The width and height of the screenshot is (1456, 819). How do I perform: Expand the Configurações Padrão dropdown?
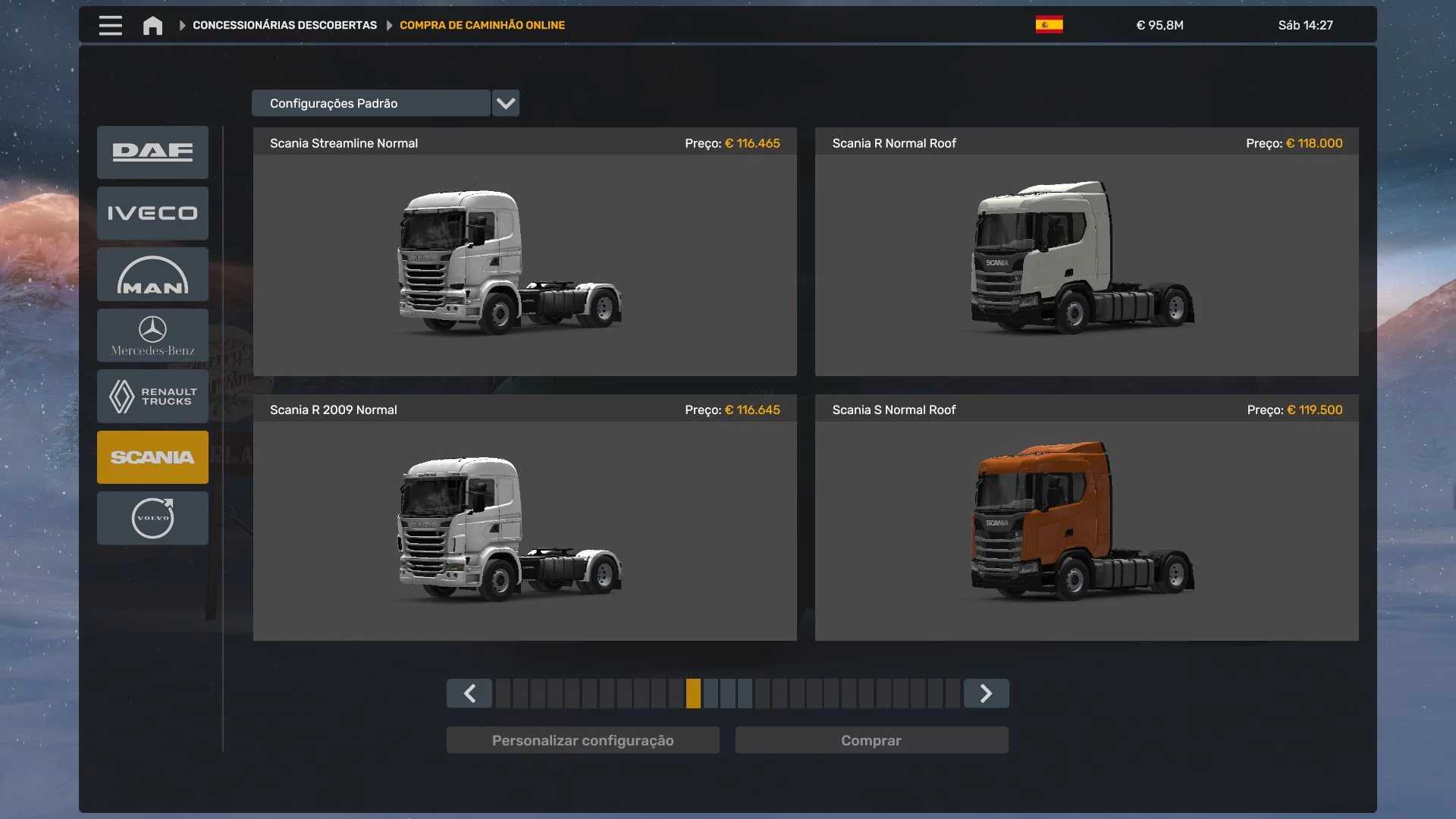(x=505, y=103)
